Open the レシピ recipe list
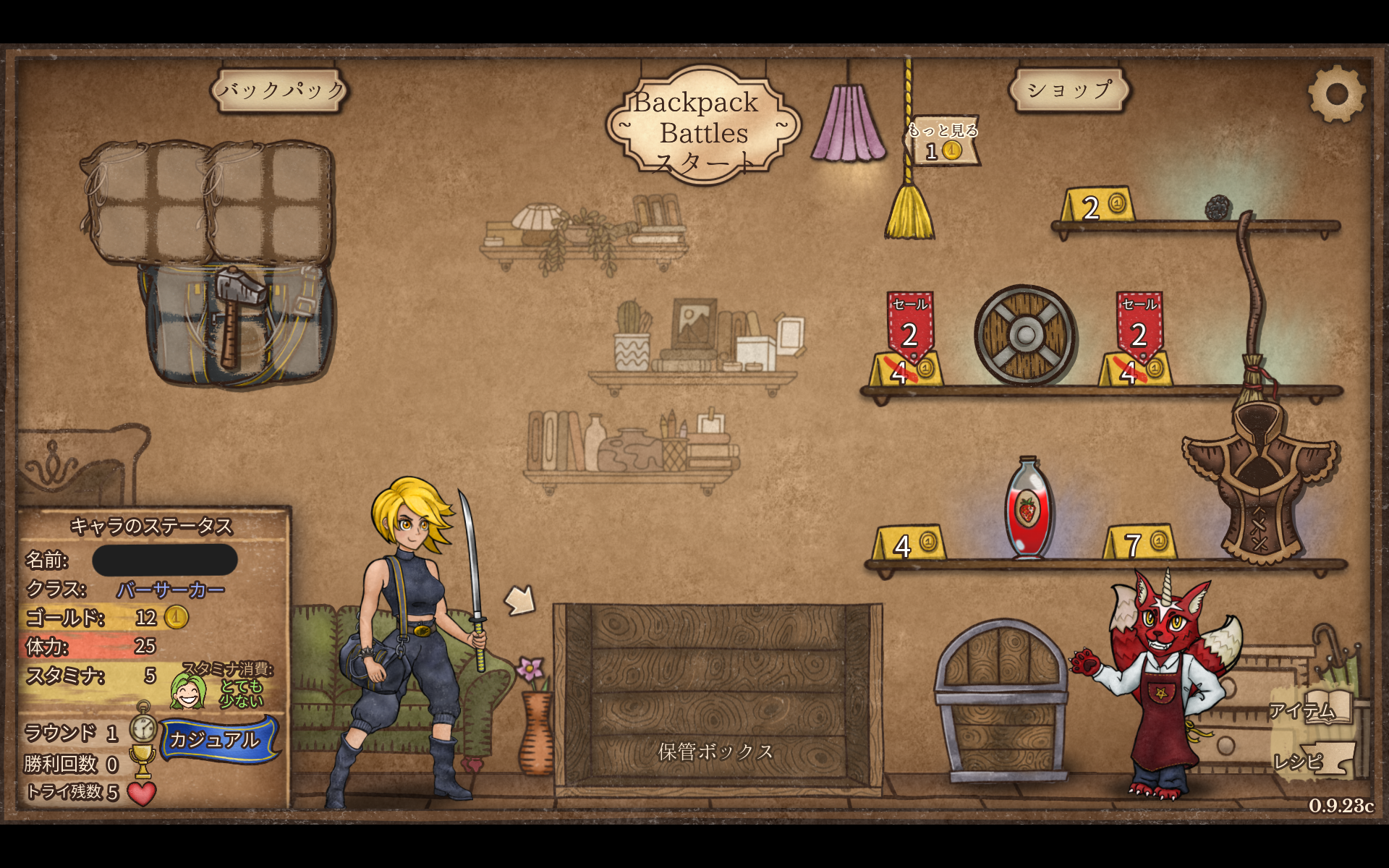The width and height of the screenshot is (1389, 868). pyautogui.click(x=1309, y=760)
